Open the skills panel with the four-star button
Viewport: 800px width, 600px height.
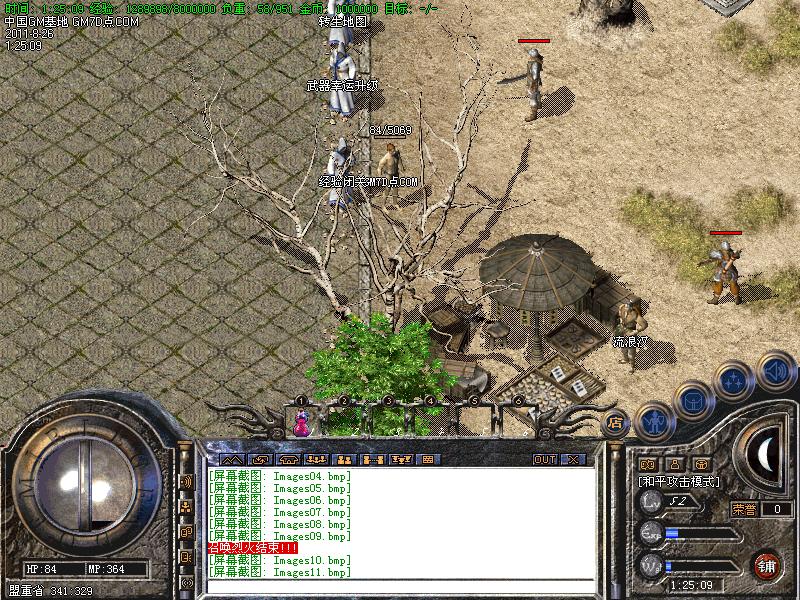[x=734, y=381]
